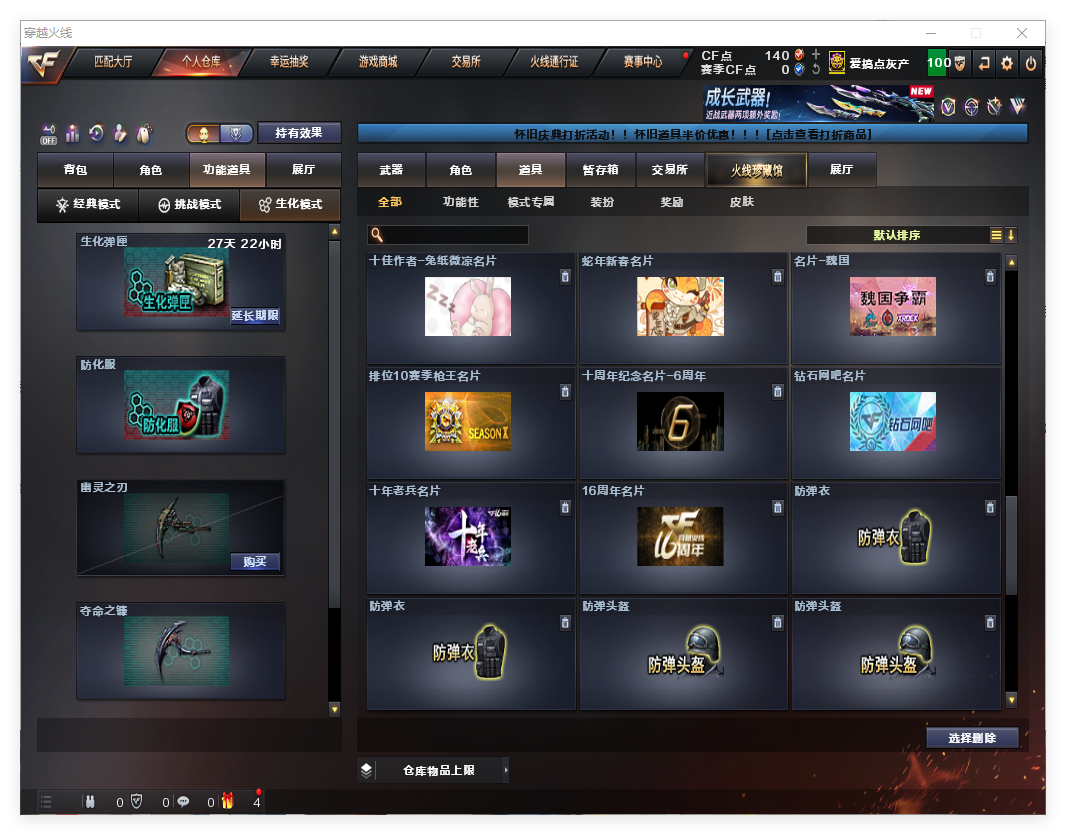Choose the 钻石网吧名片 item
The height and width of the screenshot is (835, 1066).
[893, 422]
